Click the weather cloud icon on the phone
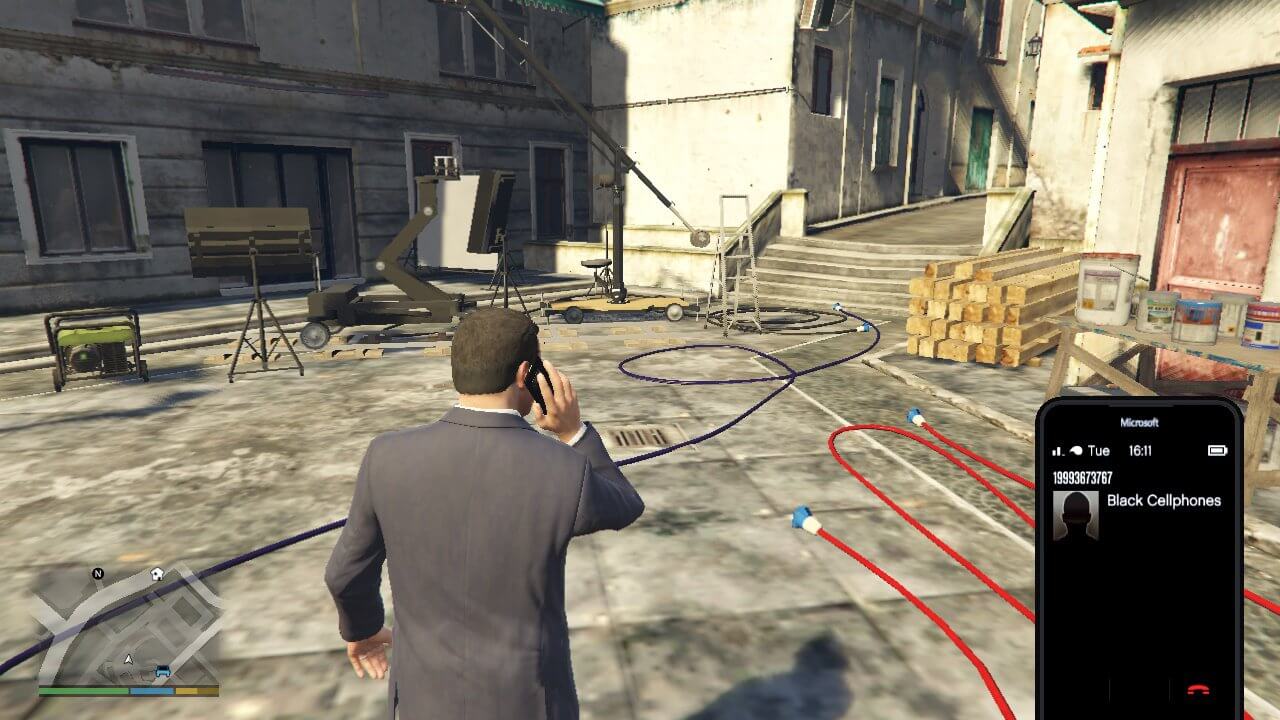The width and height of the screenshot is (1280, 720). (x=1076, y=451)
